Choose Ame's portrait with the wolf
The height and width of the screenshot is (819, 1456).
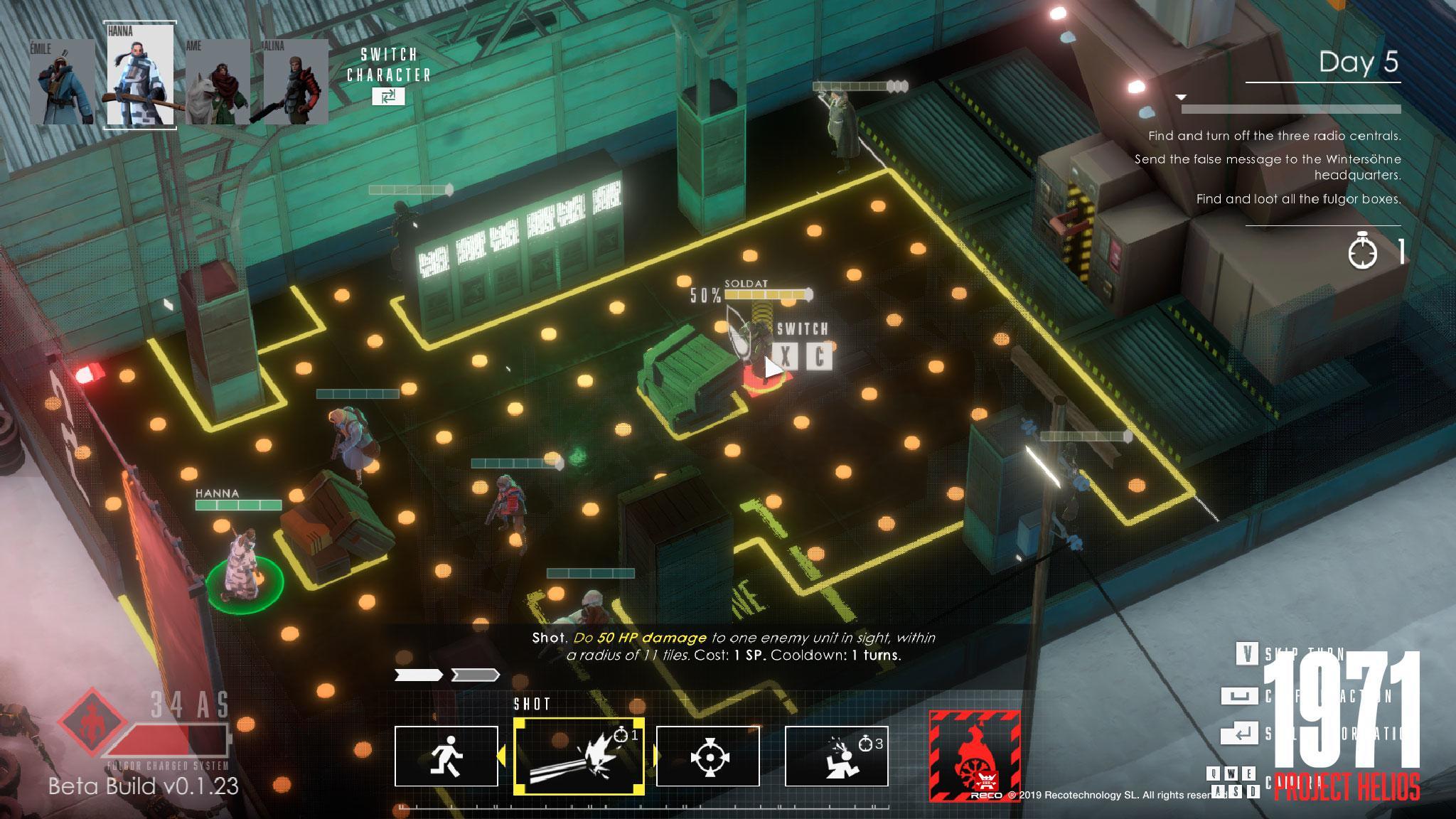[x=218, y=82]
